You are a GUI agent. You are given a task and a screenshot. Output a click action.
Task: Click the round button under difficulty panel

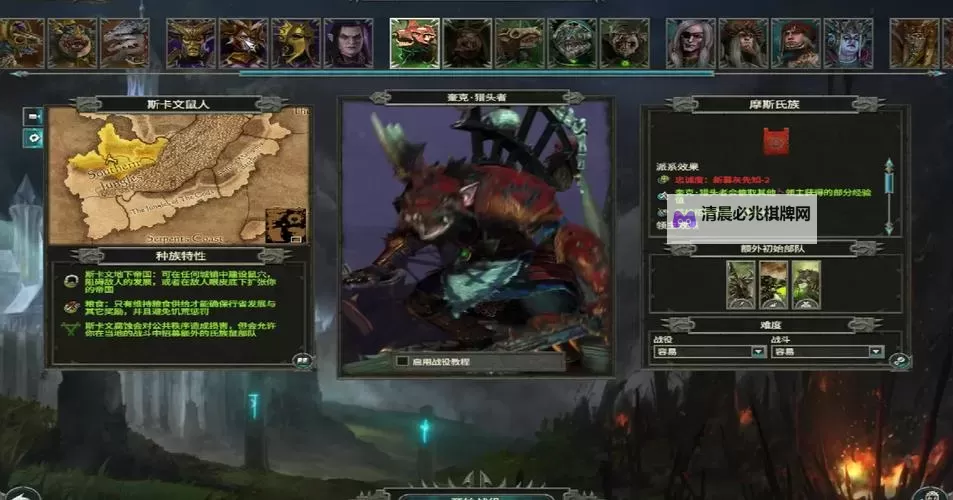tap(899, 362)
